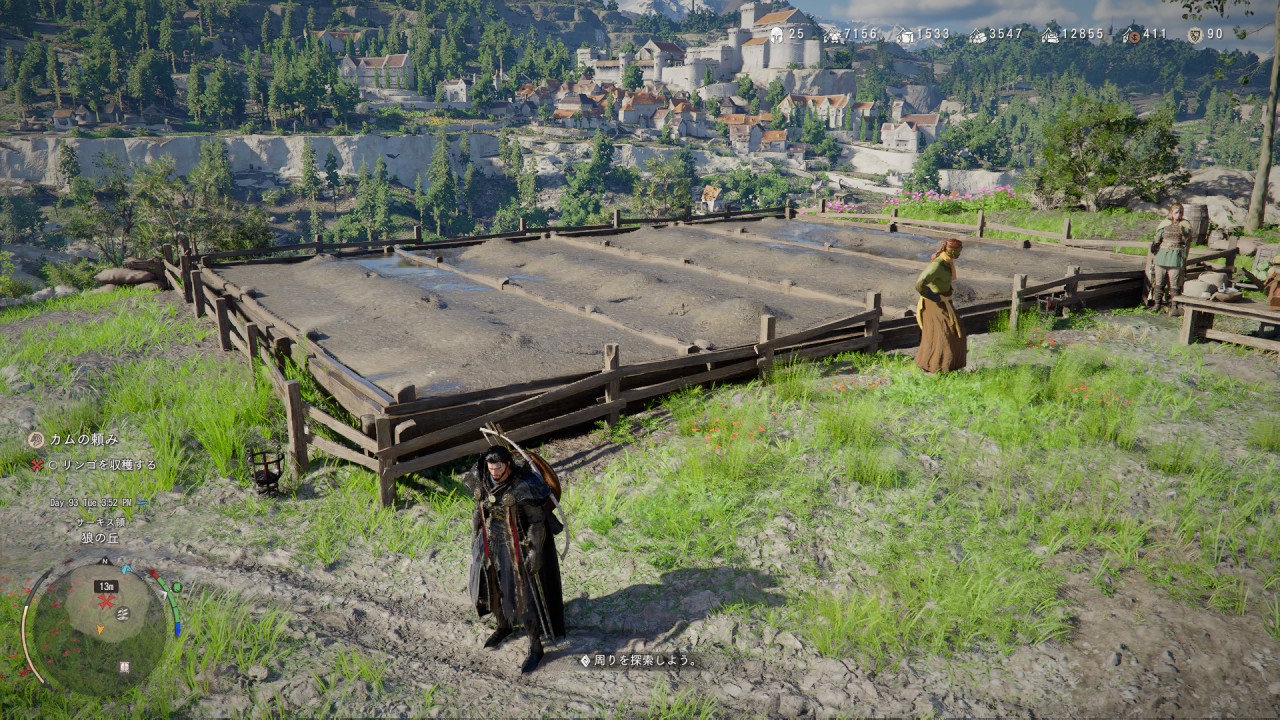Click the small square marker on minimap
The image size is (1280, 720).
124,666
